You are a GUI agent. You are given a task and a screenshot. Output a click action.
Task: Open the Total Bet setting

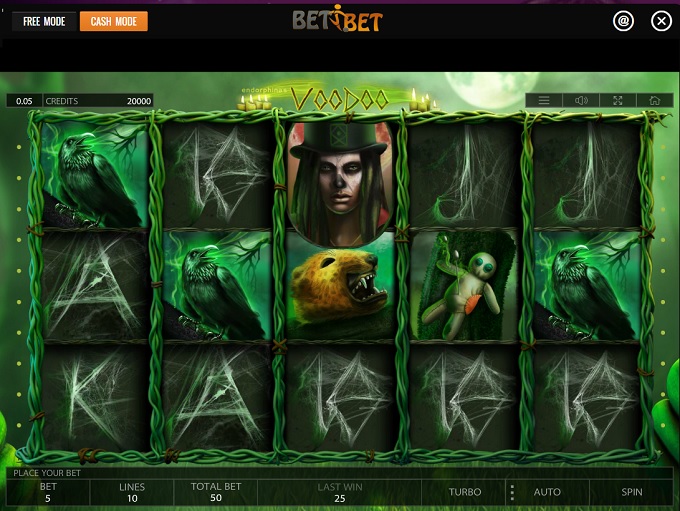tap(214, 492)
